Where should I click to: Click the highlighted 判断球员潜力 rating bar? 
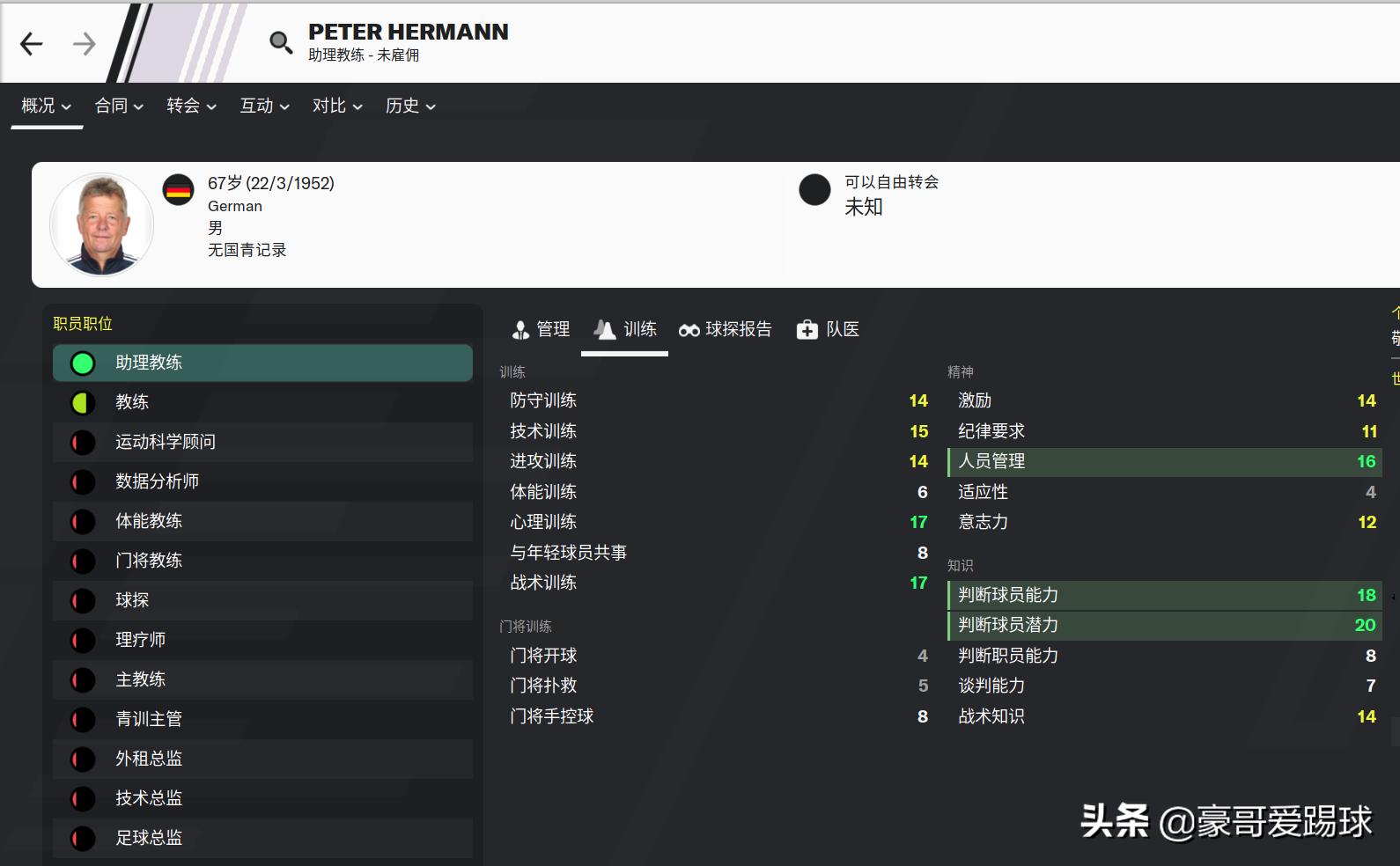1162,625
